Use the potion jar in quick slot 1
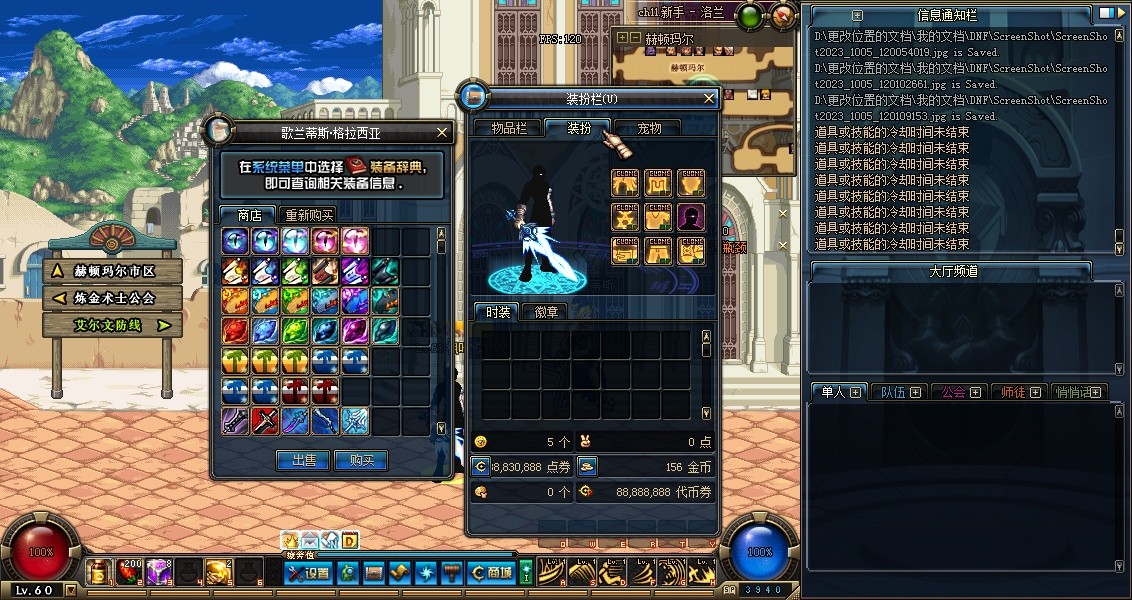1132x600 pixels. [x=99, y=572]
